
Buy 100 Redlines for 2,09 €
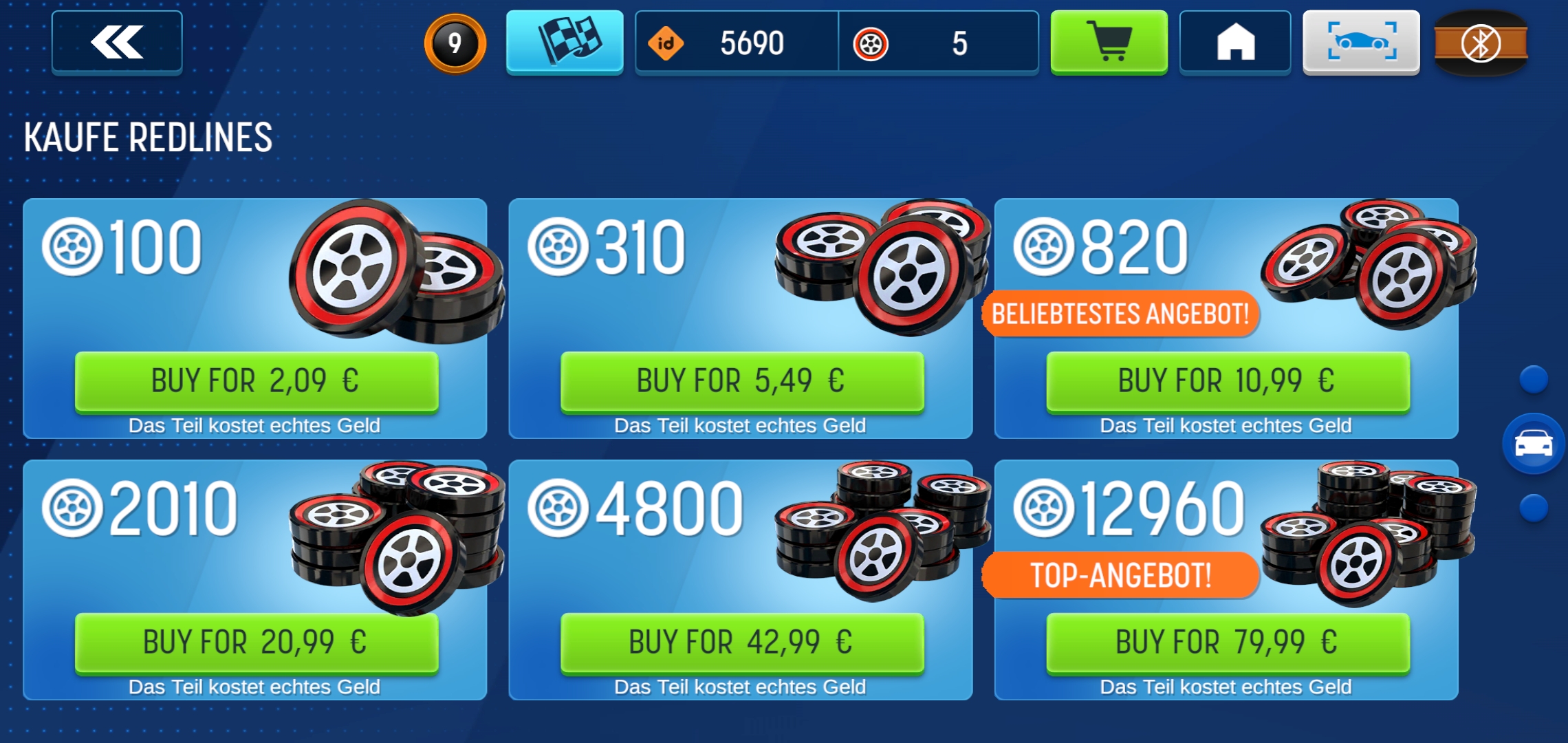click(256, 381)
